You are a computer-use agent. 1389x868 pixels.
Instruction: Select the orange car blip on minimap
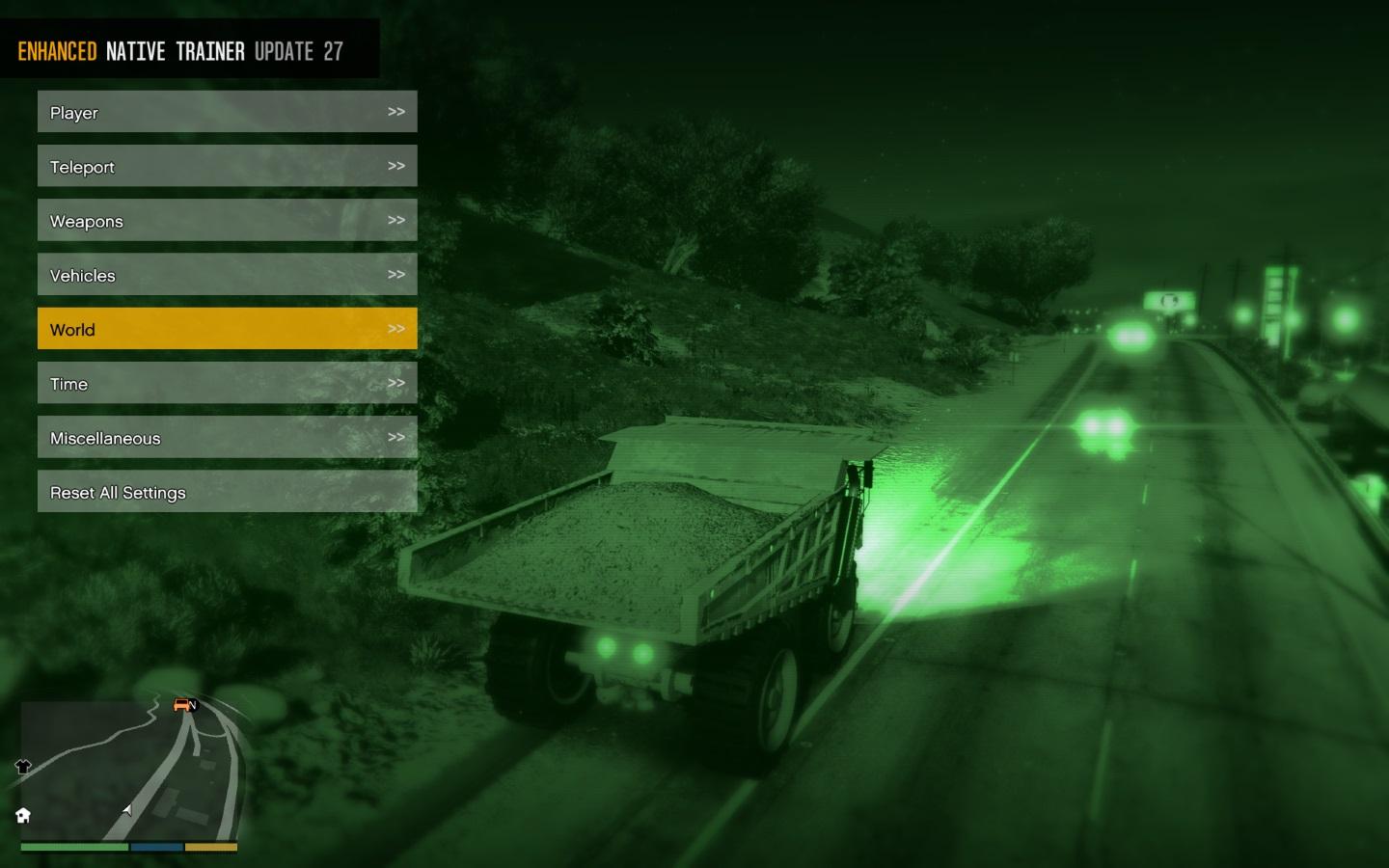[181, 705]
